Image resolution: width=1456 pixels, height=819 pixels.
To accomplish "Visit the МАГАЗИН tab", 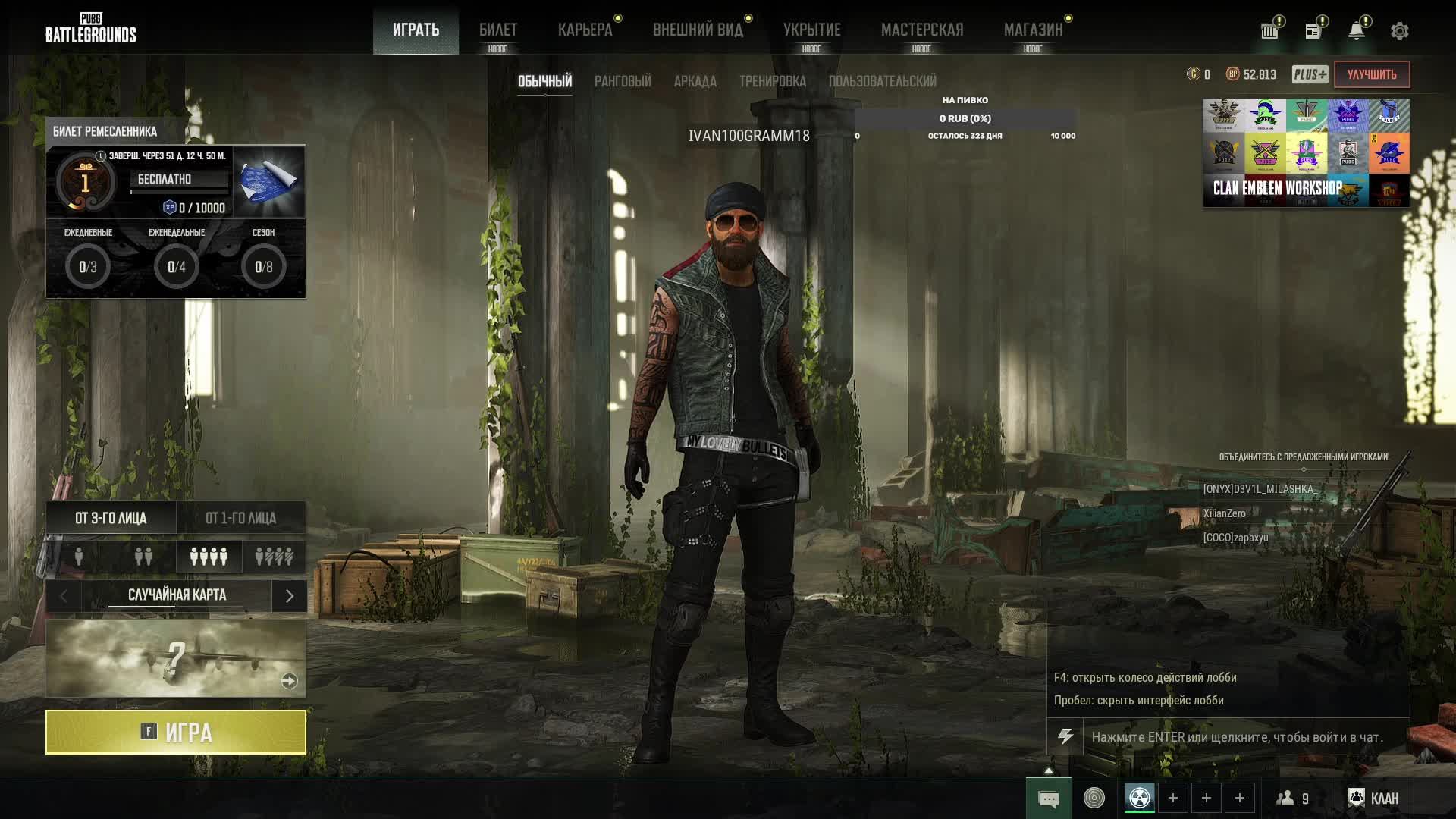I will pyautogui.click(x=1033, y=30).
